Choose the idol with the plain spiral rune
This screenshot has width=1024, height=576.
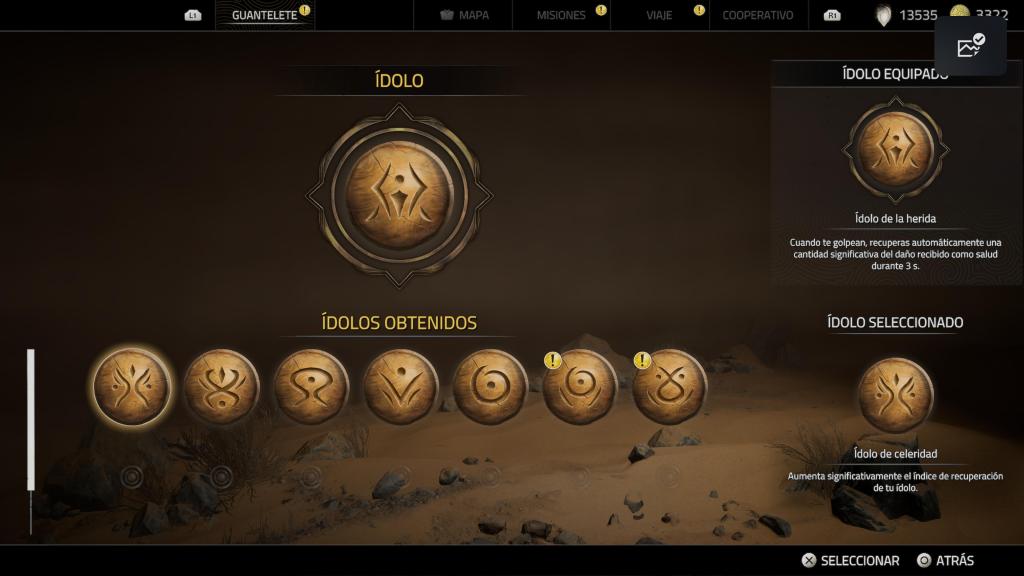(x=490, y=387)
